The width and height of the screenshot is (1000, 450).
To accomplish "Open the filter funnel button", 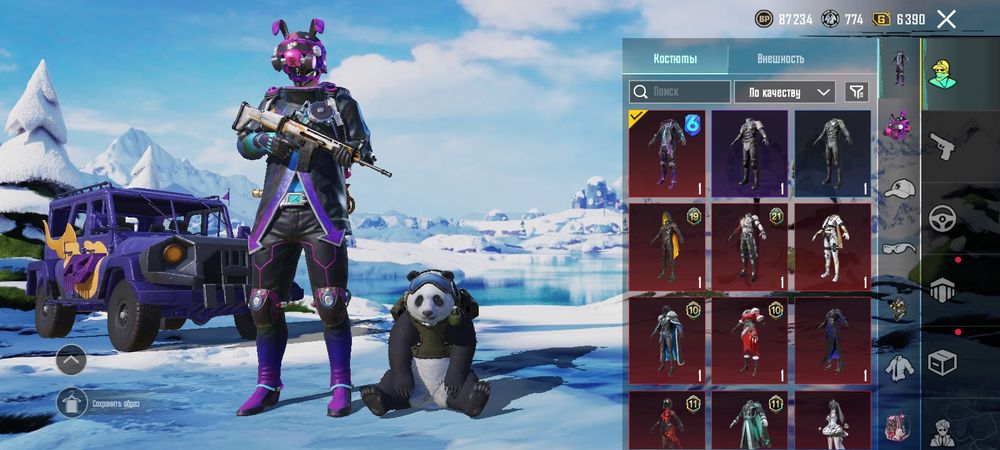I will (x=856, y=92).
